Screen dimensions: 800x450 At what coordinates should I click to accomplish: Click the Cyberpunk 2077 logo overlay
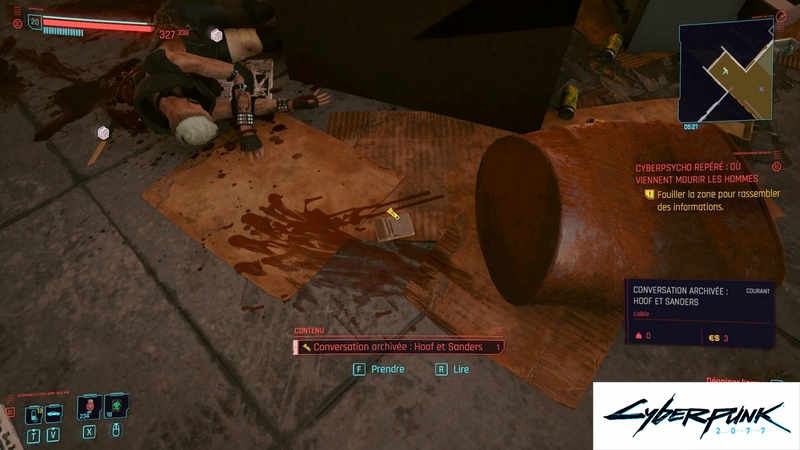pos(694,416)
